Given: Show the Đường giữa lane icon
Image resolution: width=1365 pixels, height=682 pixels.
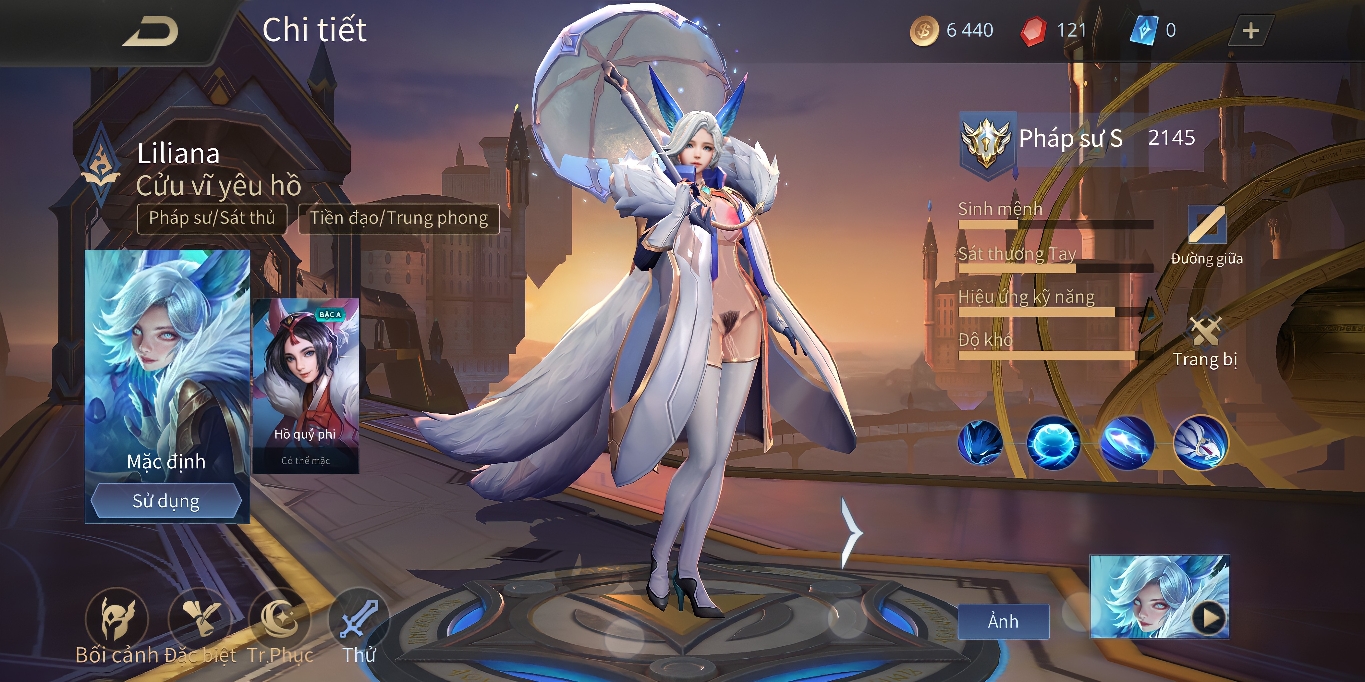Looking at the screenshot, I should click(1206, 232).
